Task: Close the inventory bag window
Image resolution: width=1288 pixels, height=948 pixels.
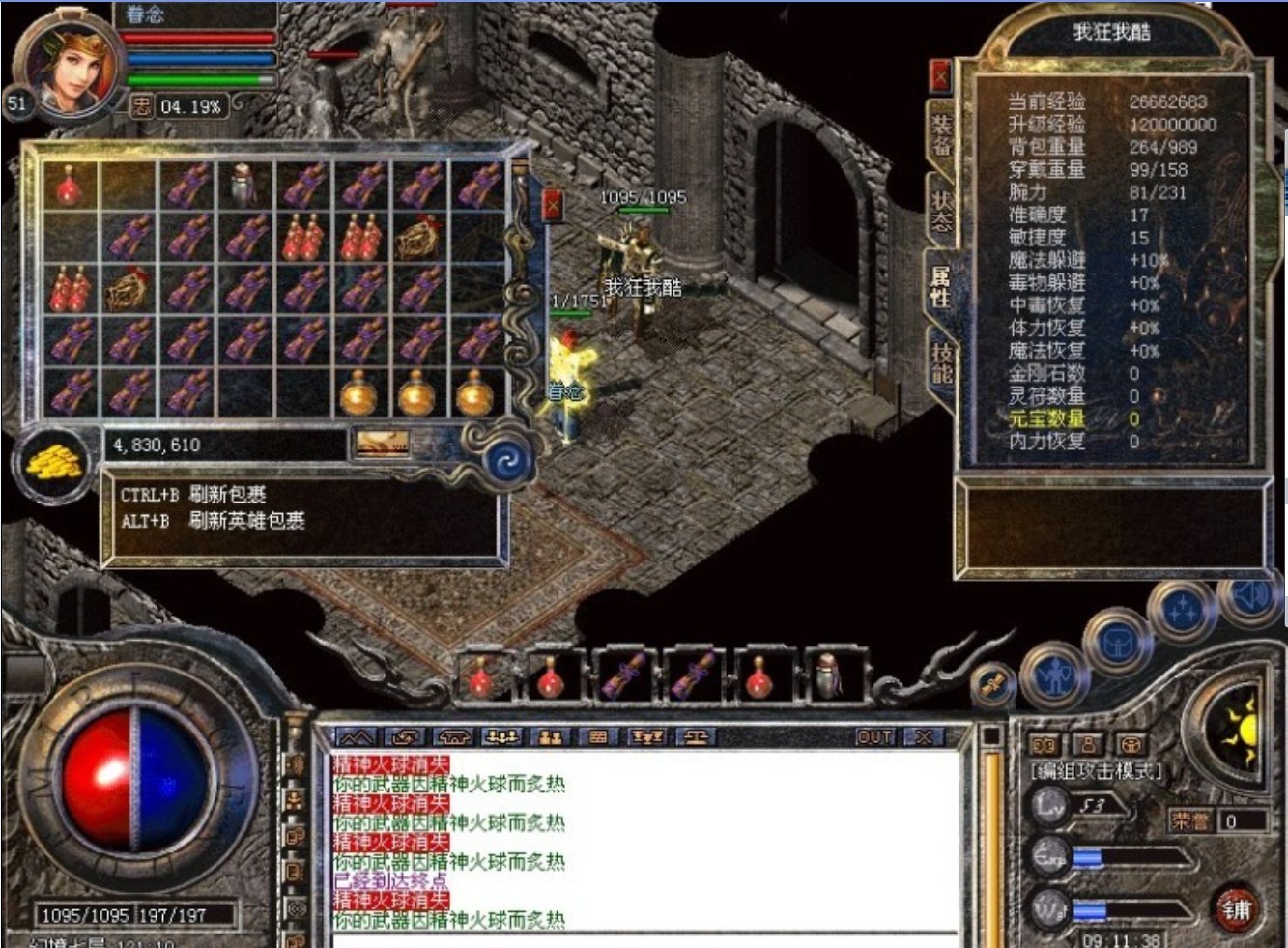Action: [552, 205]
